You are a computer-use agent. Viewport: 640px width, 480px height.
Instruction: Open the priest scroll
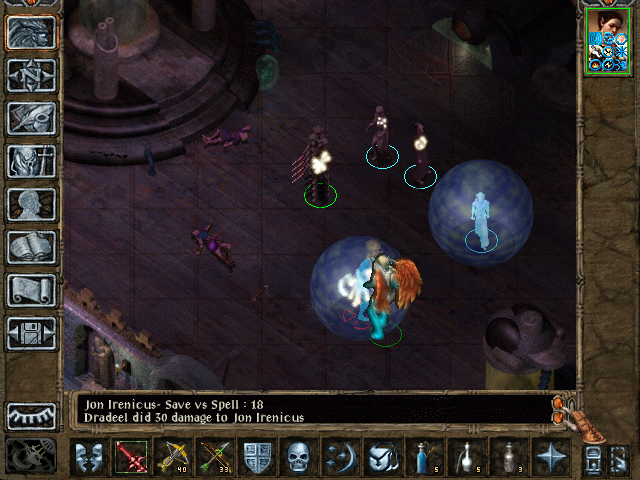[31, 290]
